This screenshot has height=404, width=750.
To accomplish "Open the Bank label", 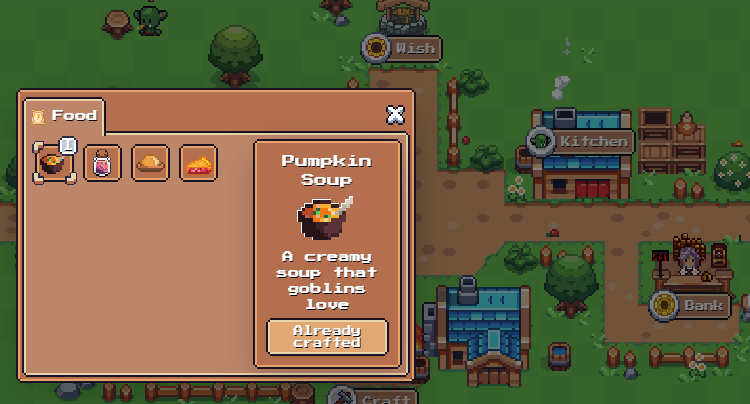I will click(692, 305).
